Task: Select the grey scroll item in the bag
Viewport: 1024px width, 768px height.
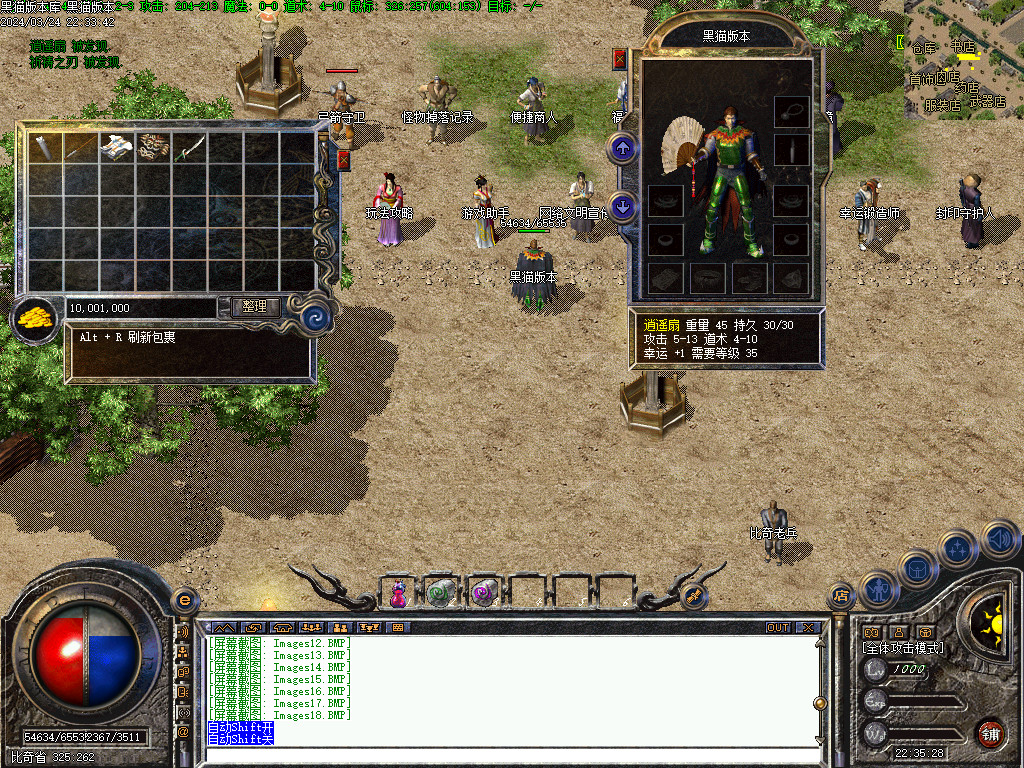Action: [x=45, y=148]
